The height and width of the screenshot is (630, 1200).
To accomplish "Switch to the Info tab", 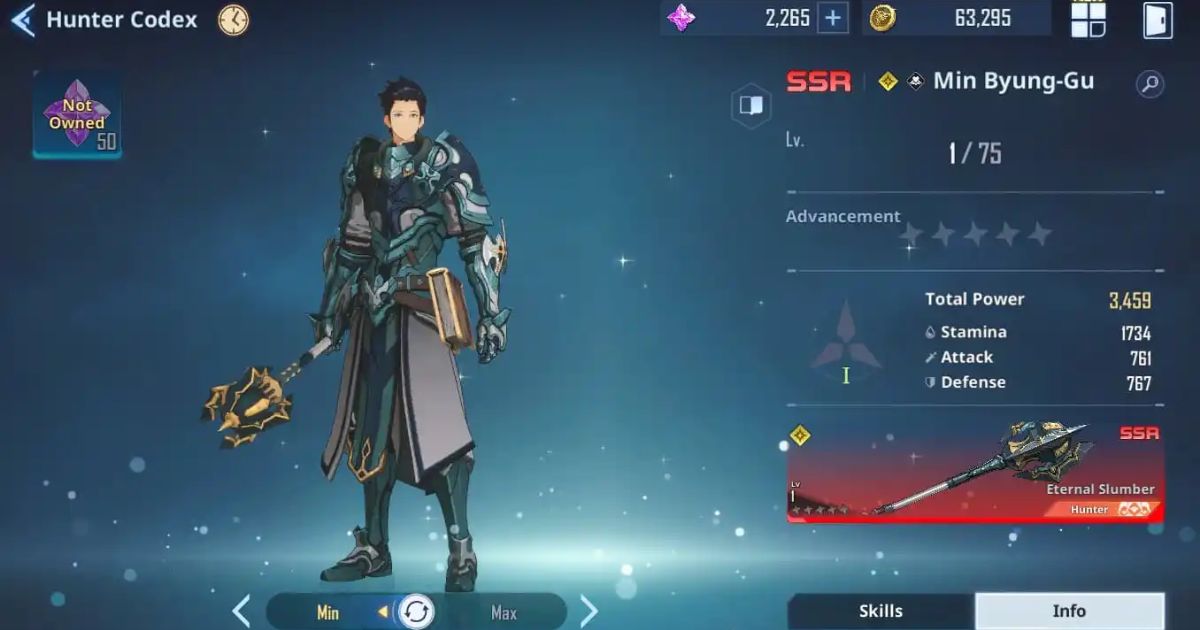I will click(x=1069, y=611).
